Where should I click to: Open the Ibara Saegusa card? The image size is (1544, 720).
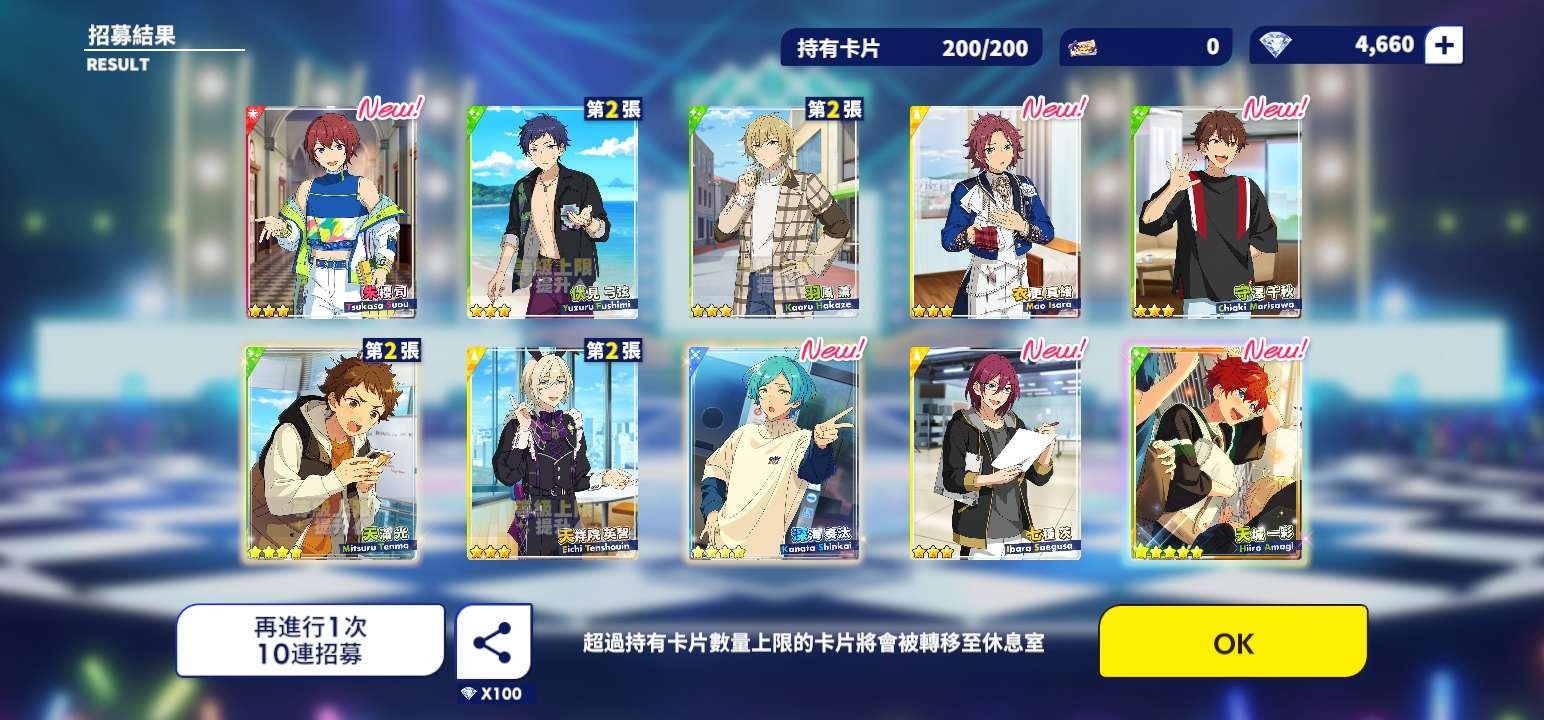tap(996, 453)
